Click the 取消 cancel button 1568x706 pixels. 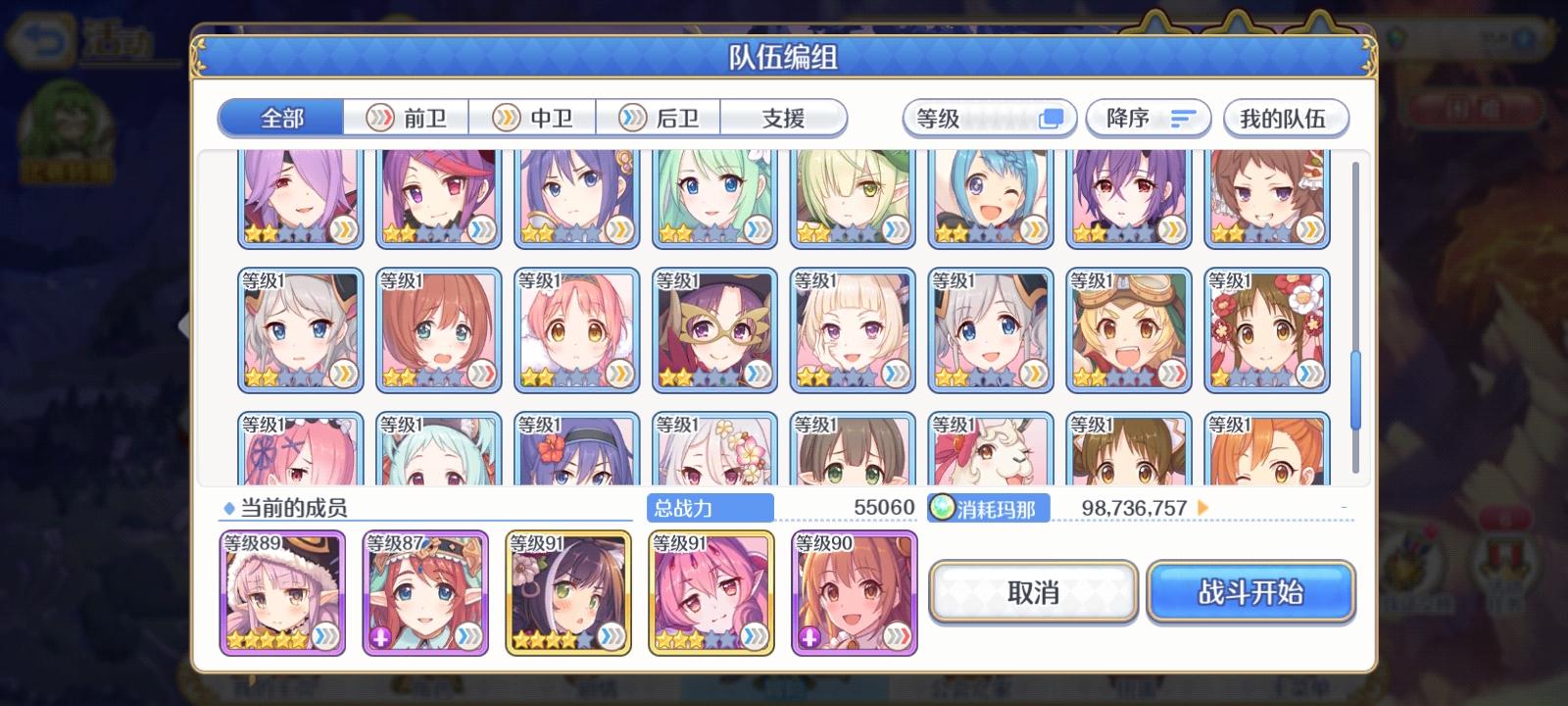[x=1033, y=592]
